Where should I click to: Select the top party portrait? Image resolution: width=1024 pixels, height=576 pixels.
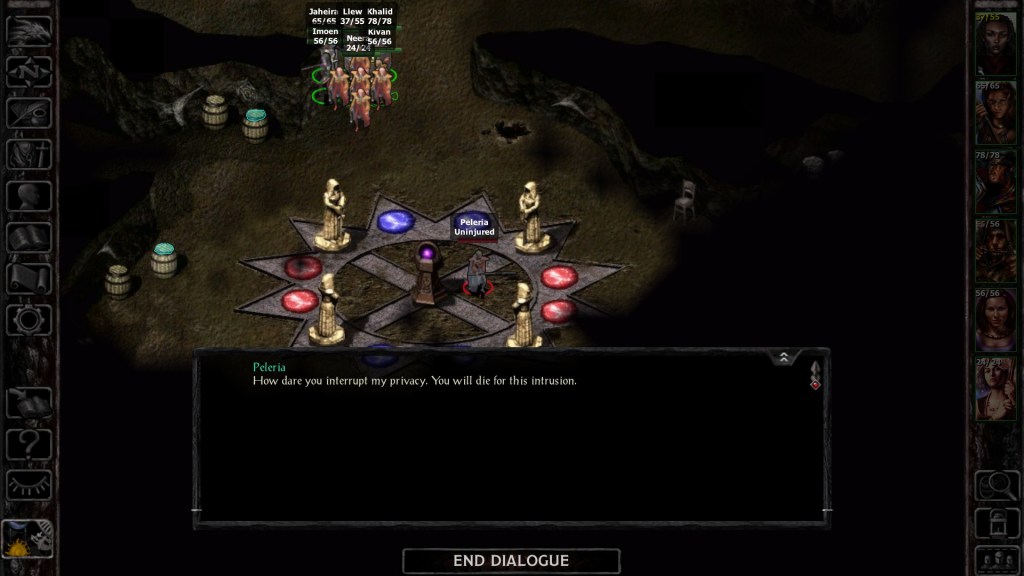[995, 43]
